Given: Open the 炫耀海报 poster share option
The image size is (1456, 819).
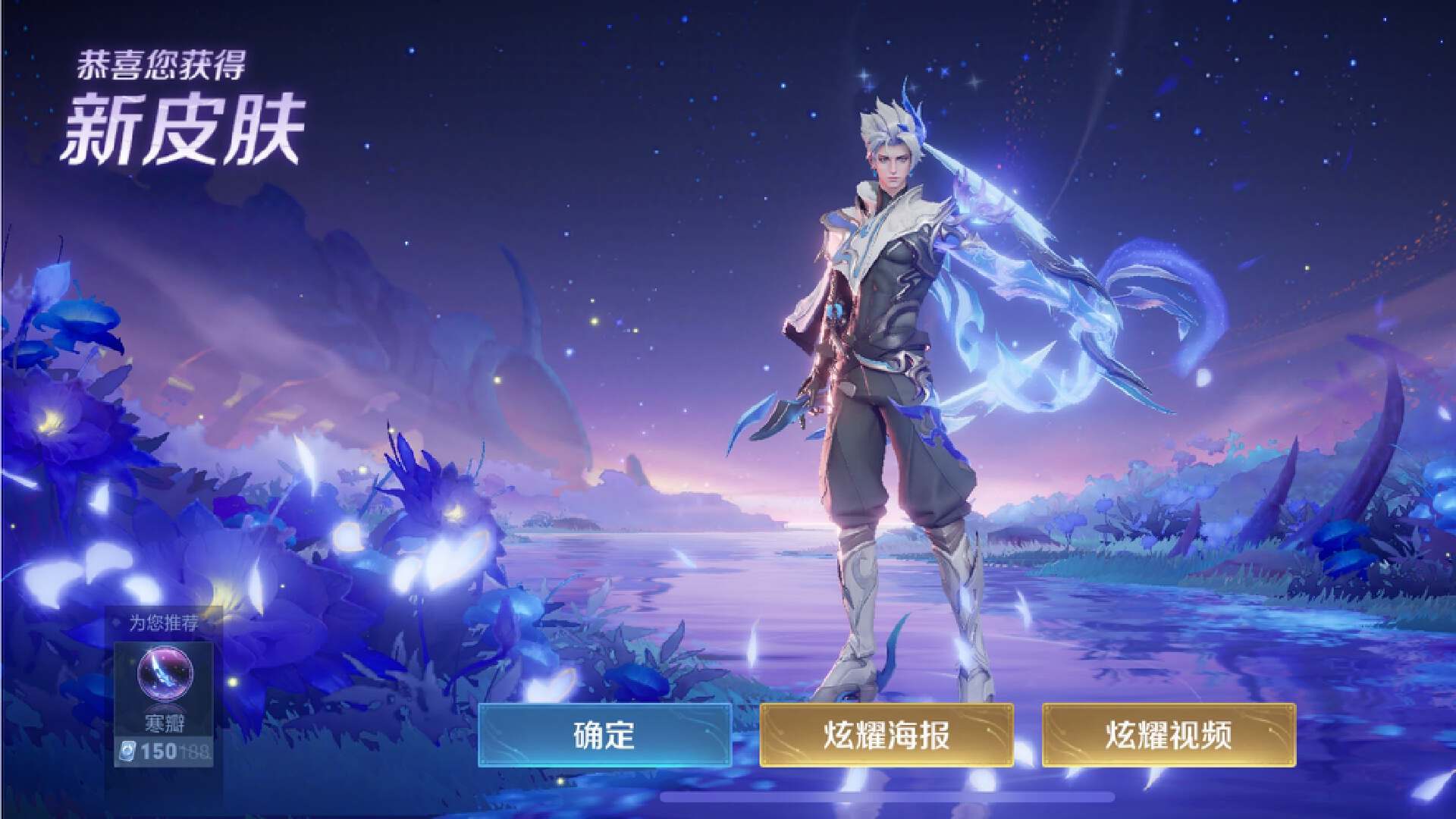Looking at the screenshot, I should 886,735.
